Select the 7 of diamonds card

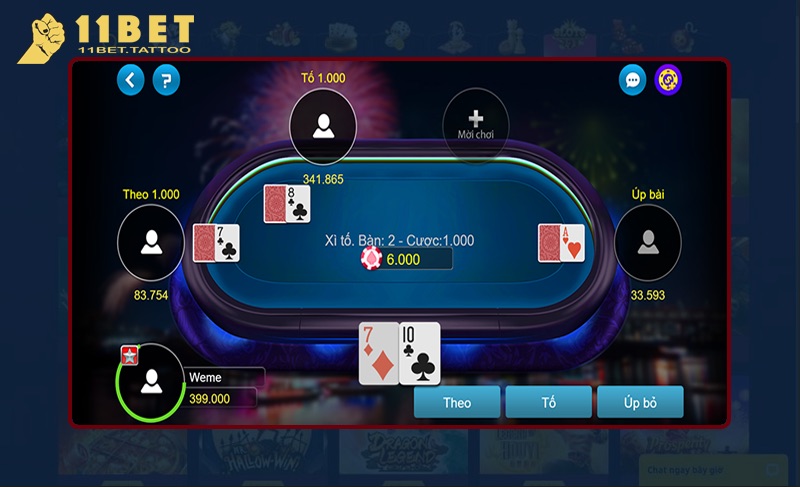pyautogui.click(x=379, y=353)
